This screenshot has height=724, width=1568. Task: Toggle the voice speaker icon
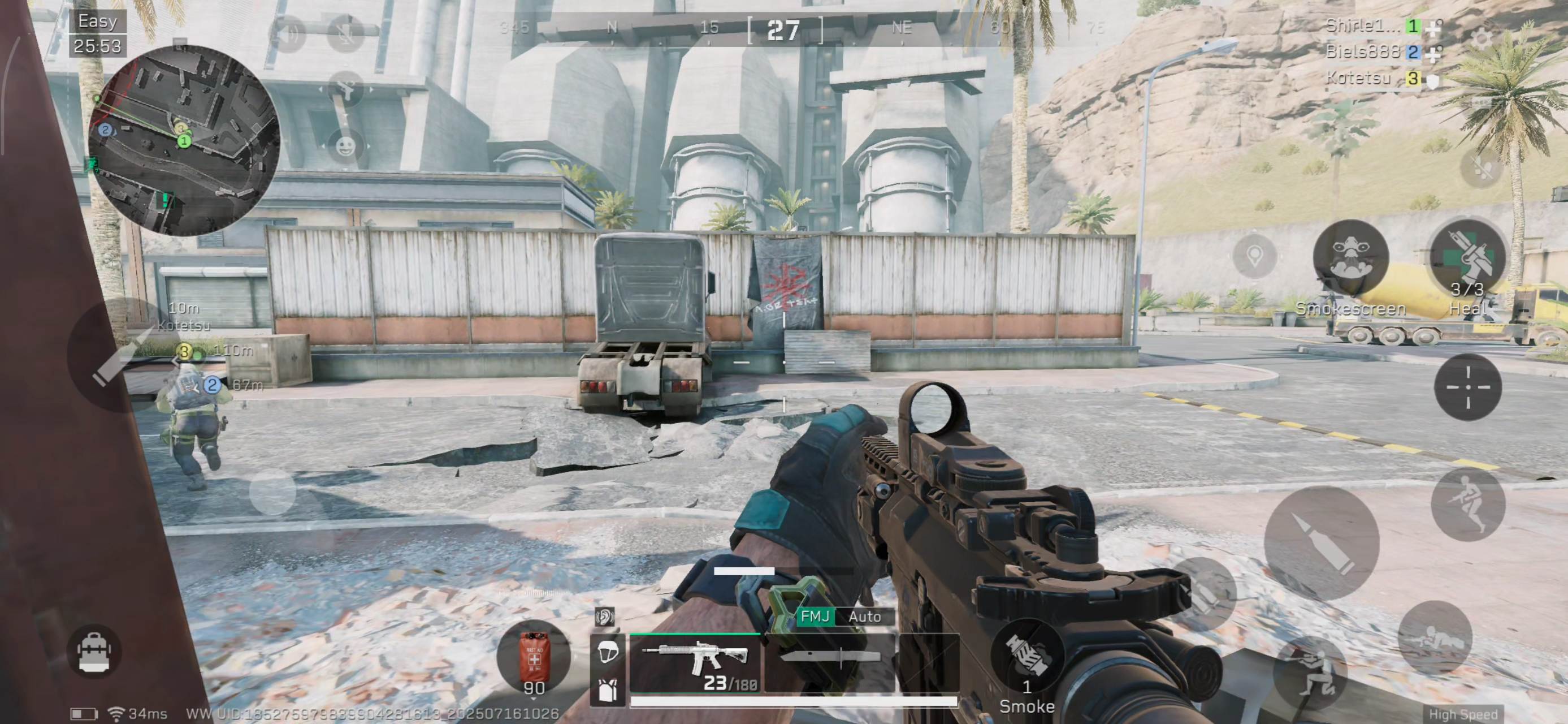coord(288,33)
